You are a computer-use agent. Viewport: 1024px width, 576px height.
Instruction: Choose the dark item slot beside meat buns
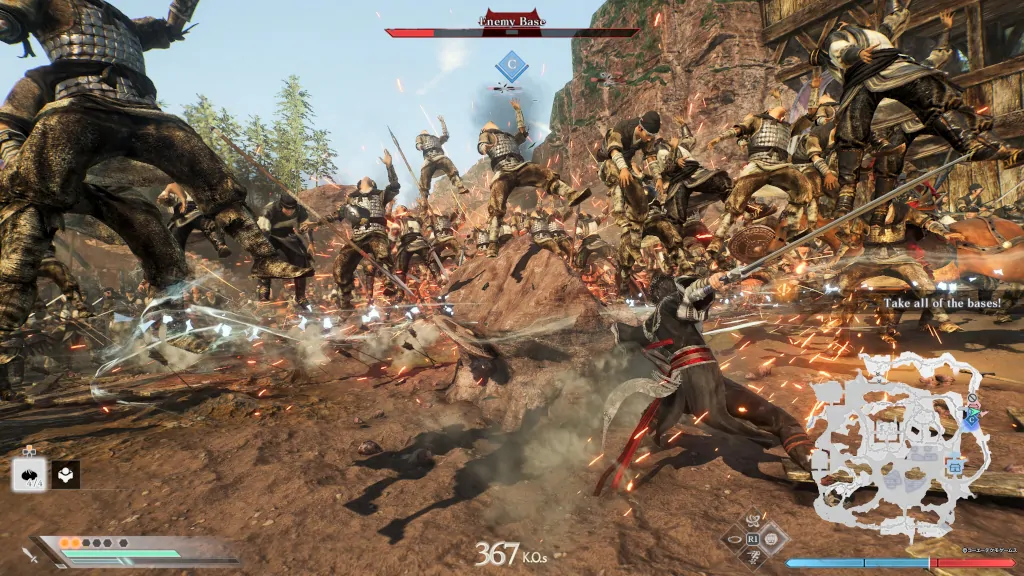click(x=66, y=474)
